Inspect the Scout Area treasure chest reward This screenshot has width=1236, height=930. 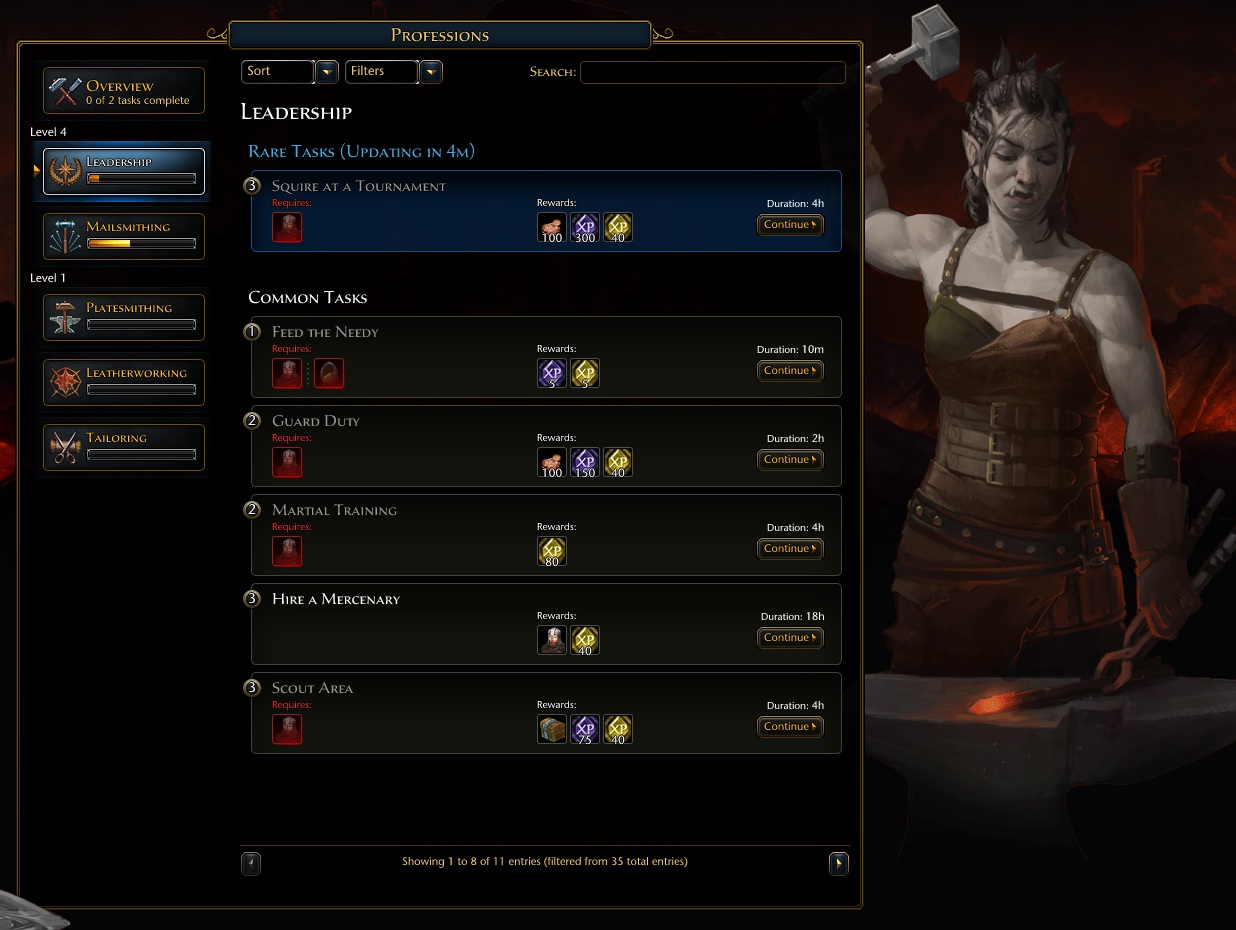552,729
